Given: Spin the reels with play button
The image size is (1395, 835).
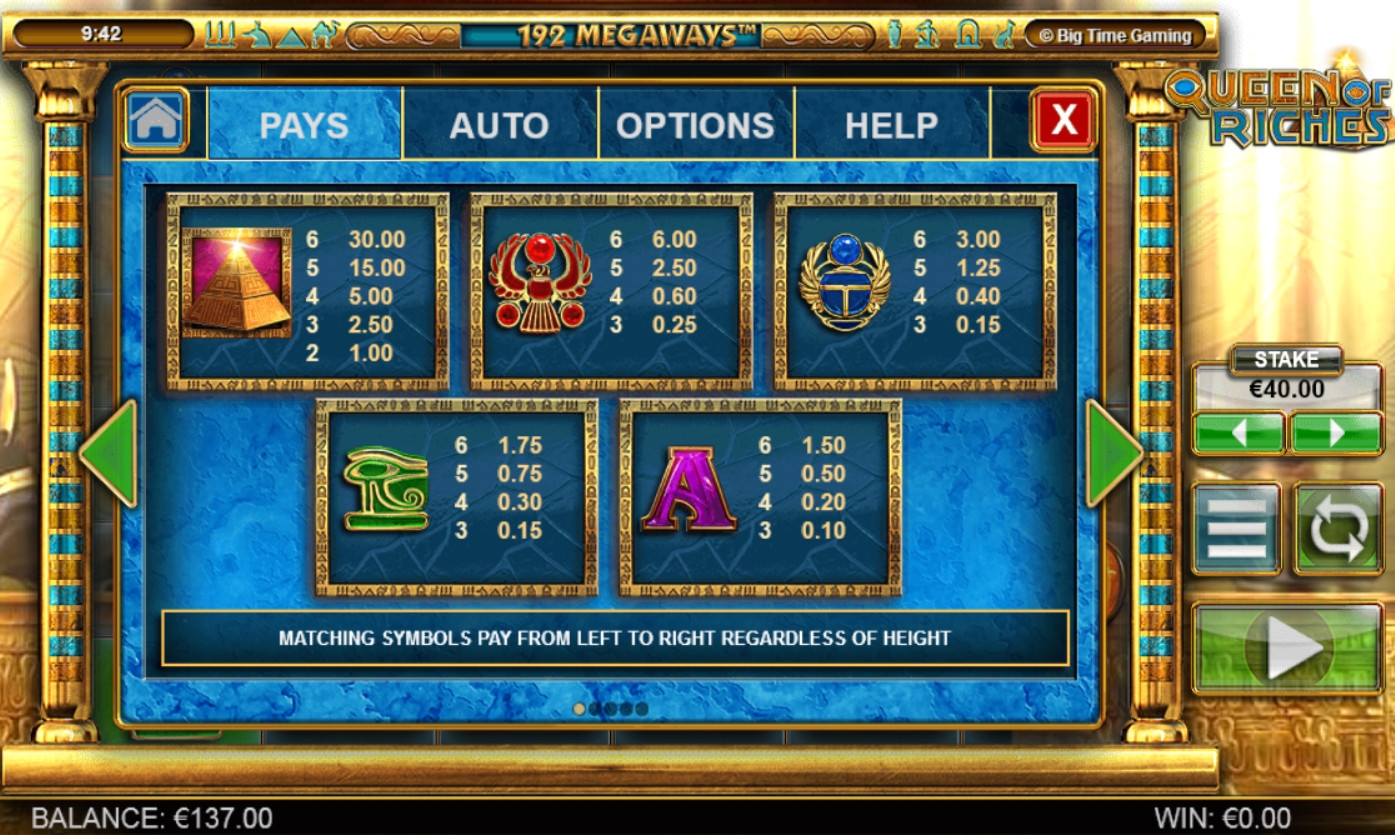Looking at the screenshot, I should [1287, 648].
